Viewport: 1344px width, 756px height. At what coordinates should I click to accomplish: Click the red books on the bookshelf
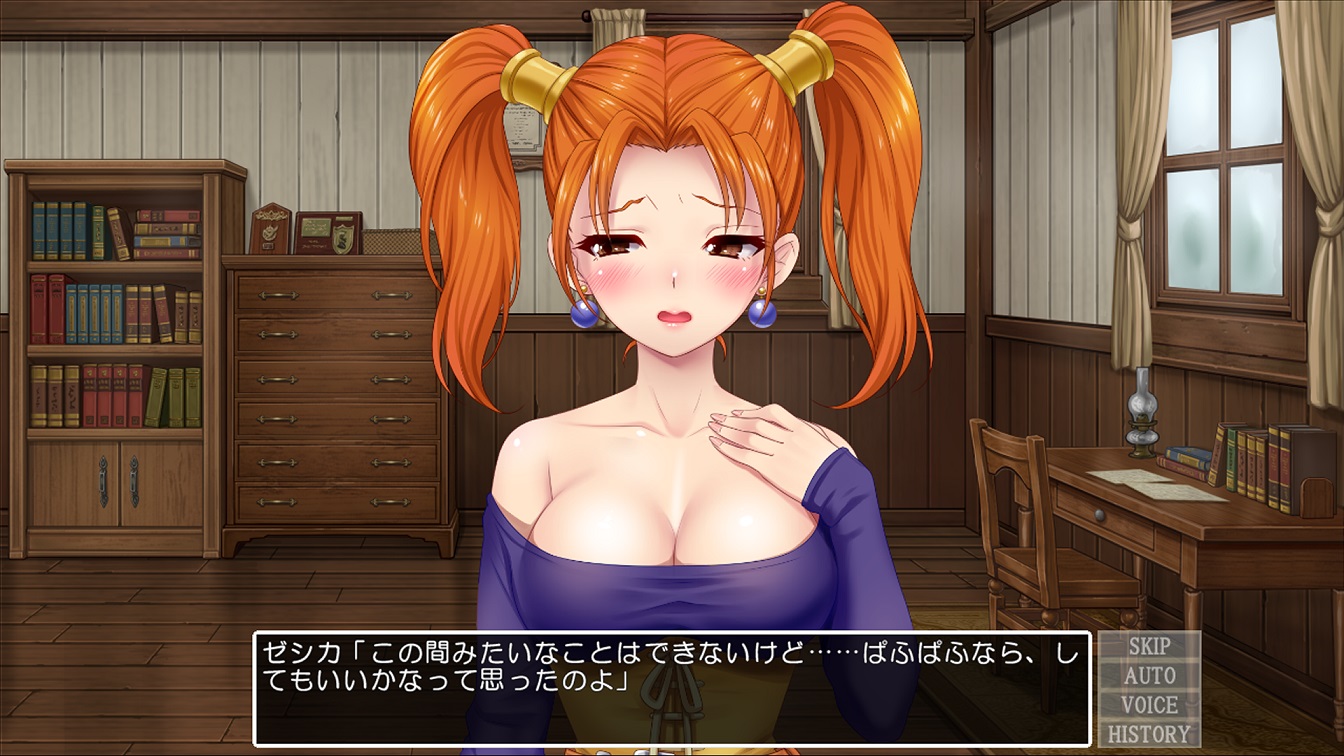[x=49, y=307]
